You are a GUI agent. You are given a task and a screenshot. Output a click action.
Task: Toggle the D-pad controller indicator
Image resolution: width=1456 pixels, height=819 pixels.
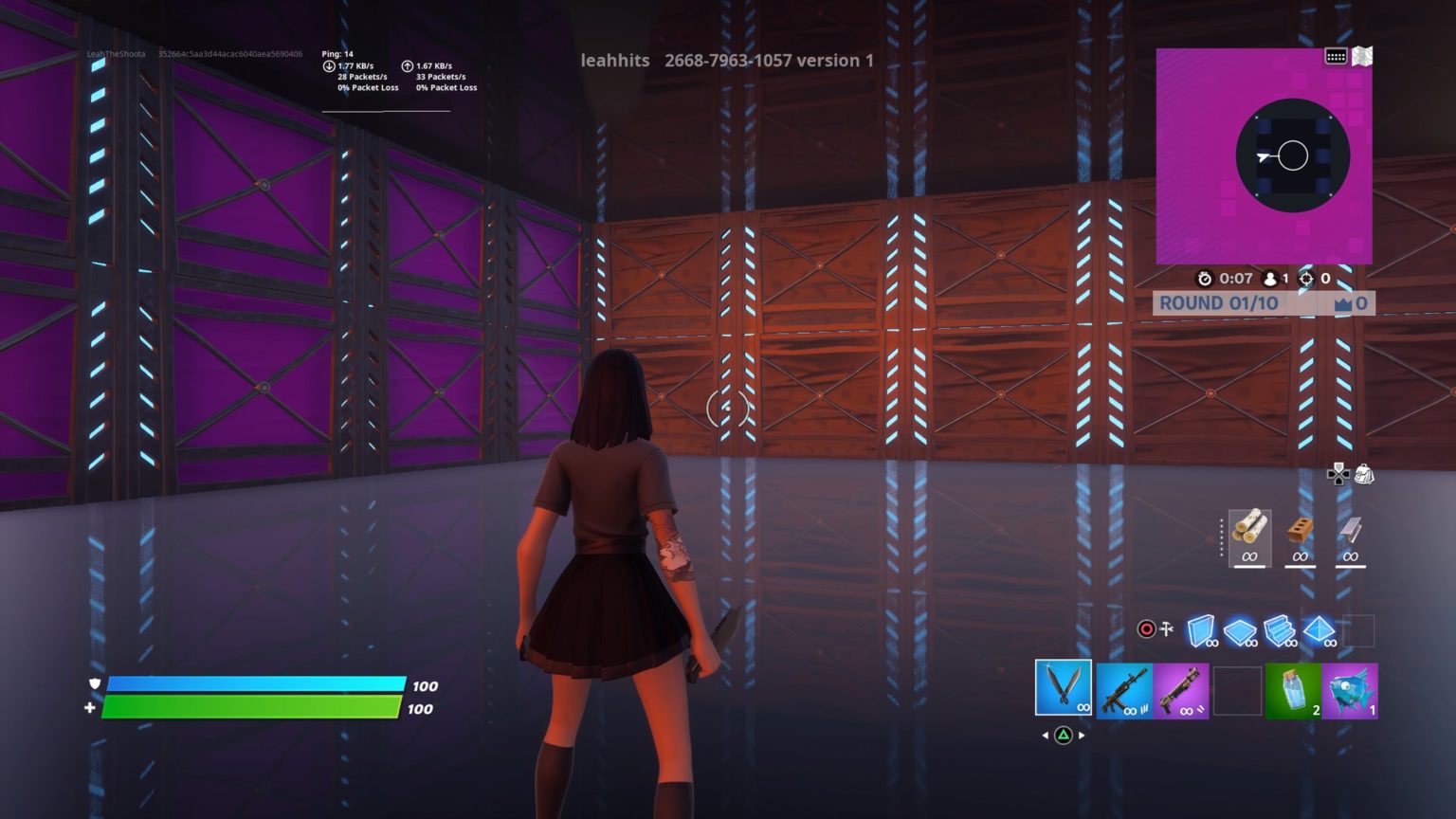[x=1337, y=477]
